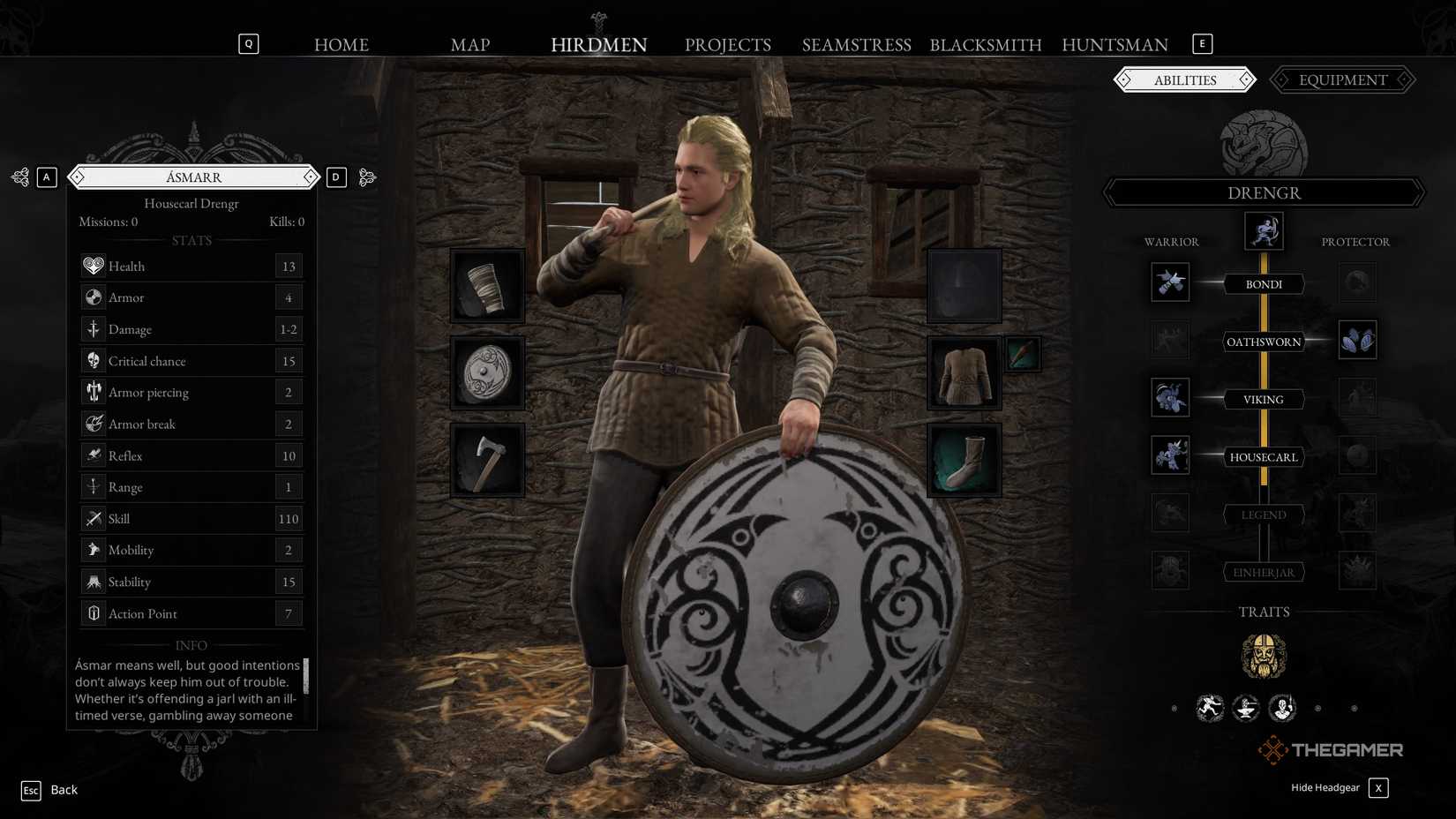1456x819 pixels.
Task: Open the Blacksmith menu item
Action: (x=986, y=44)
